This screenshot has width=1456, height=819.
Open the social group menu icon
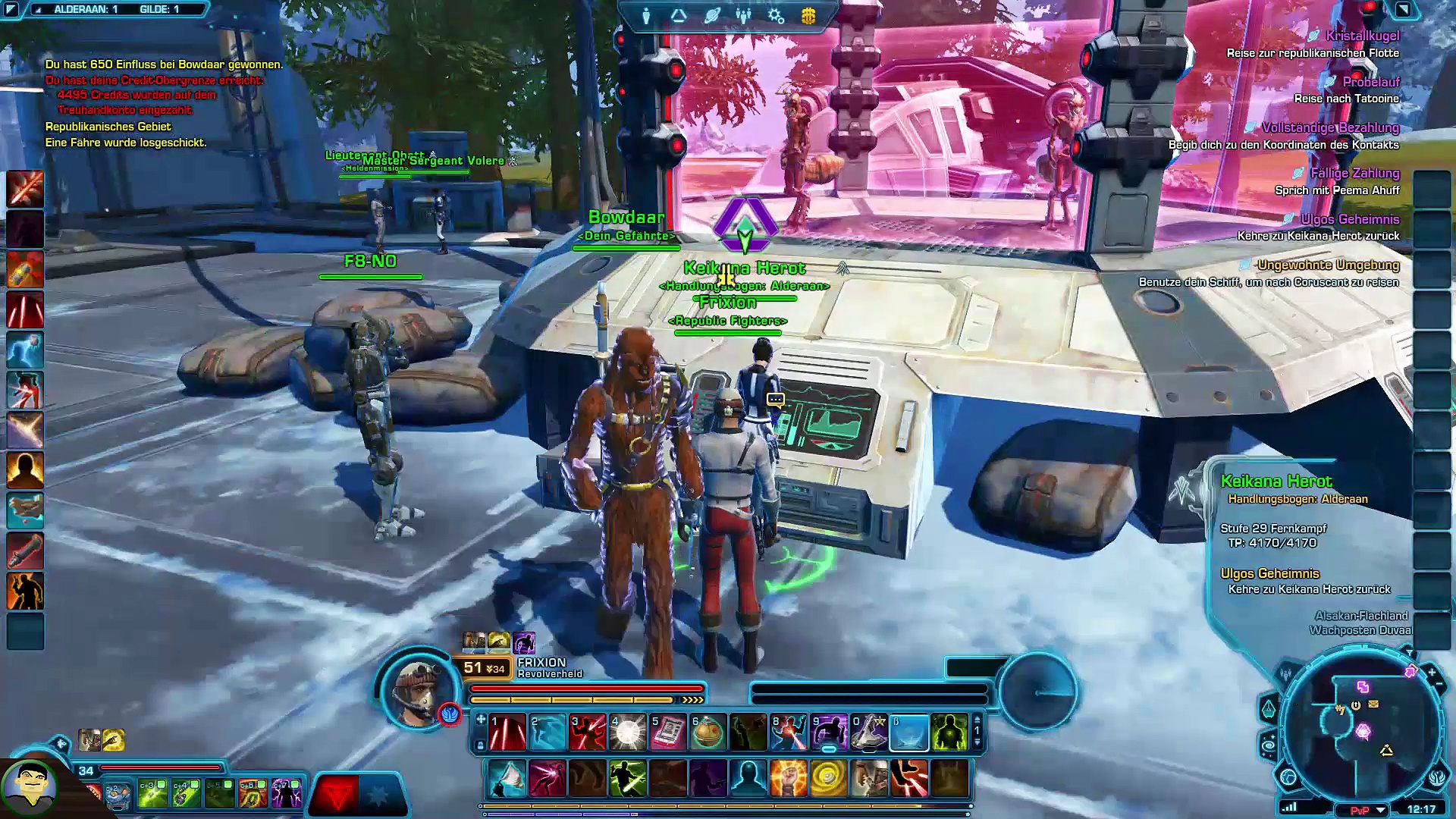click(743, 16)
